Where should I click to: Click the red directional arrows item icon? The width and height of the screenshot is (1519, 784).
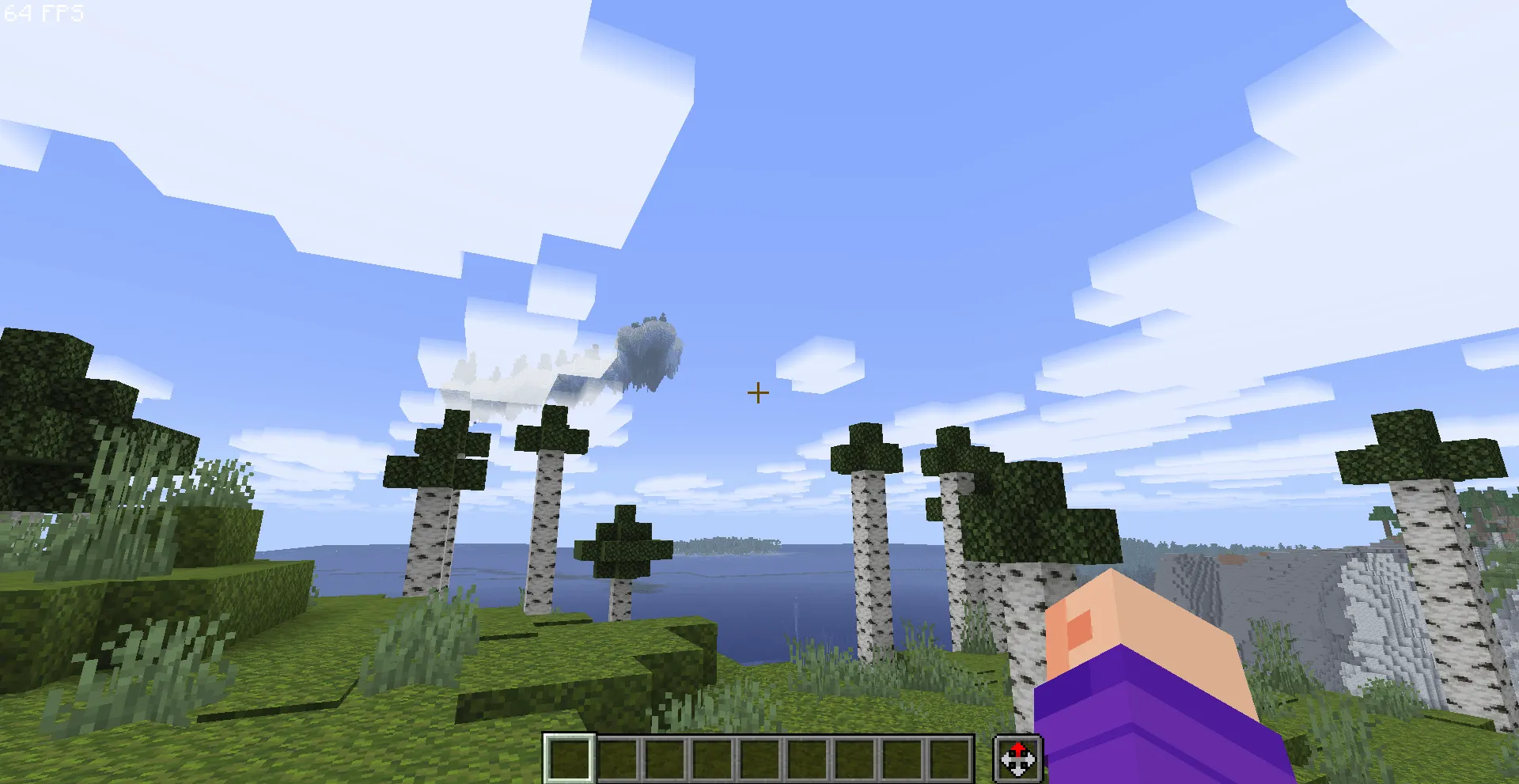(1018, 759)
